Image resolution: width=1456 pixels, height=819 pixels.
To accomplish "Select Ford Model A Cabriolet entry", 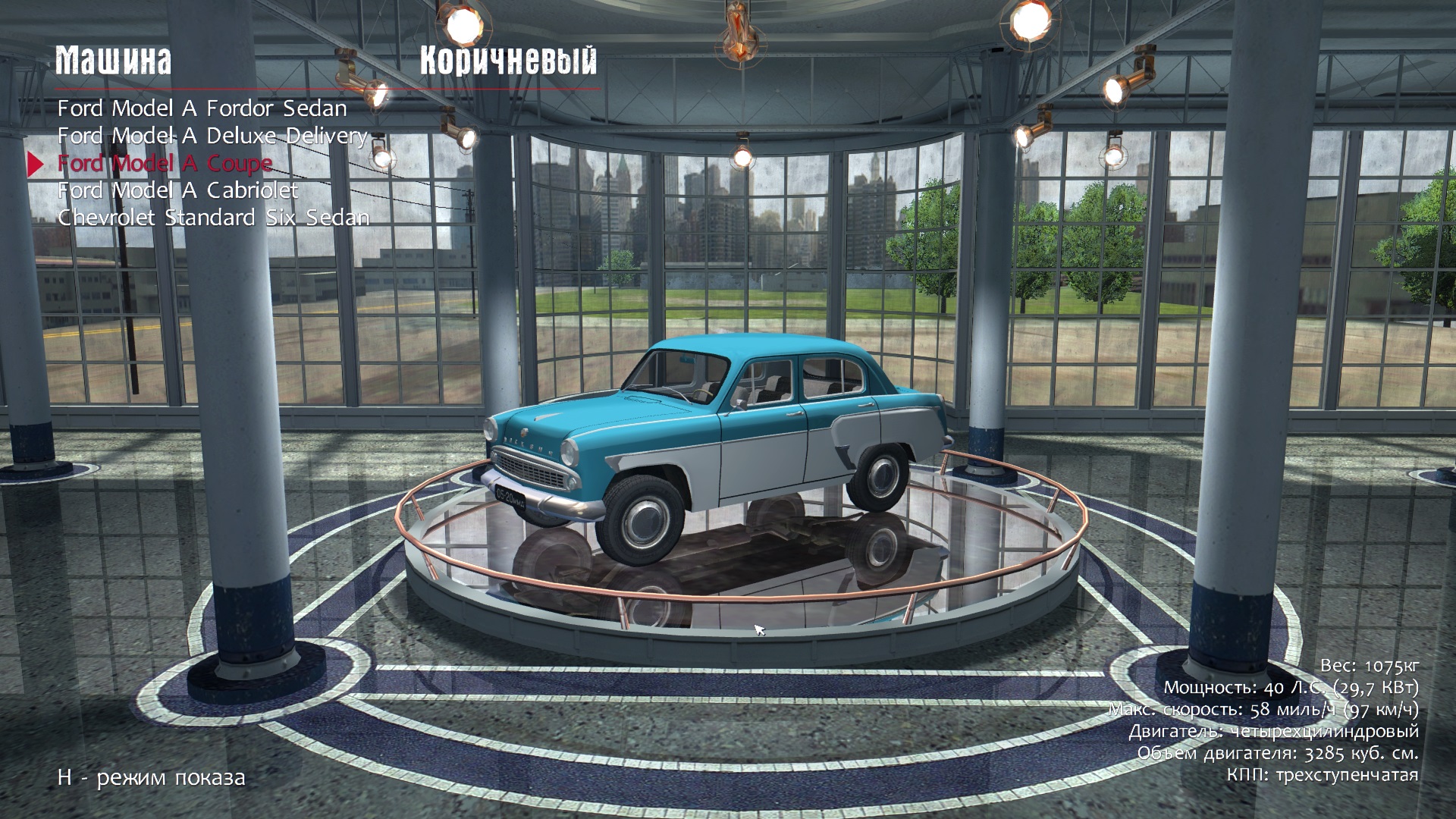I will (x=177, y=190).
